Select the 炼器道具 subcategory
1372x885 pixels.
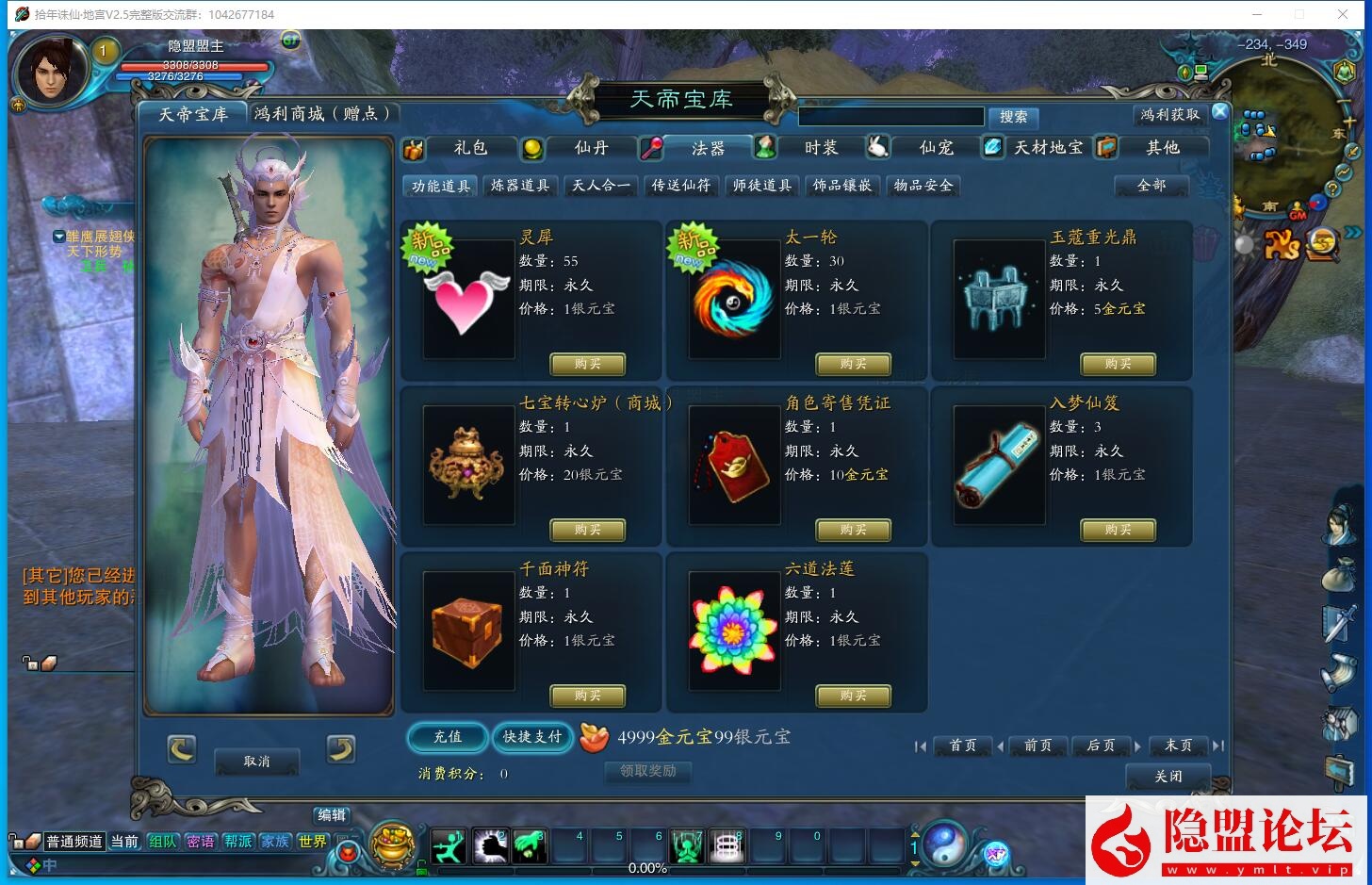coord(520,186)
